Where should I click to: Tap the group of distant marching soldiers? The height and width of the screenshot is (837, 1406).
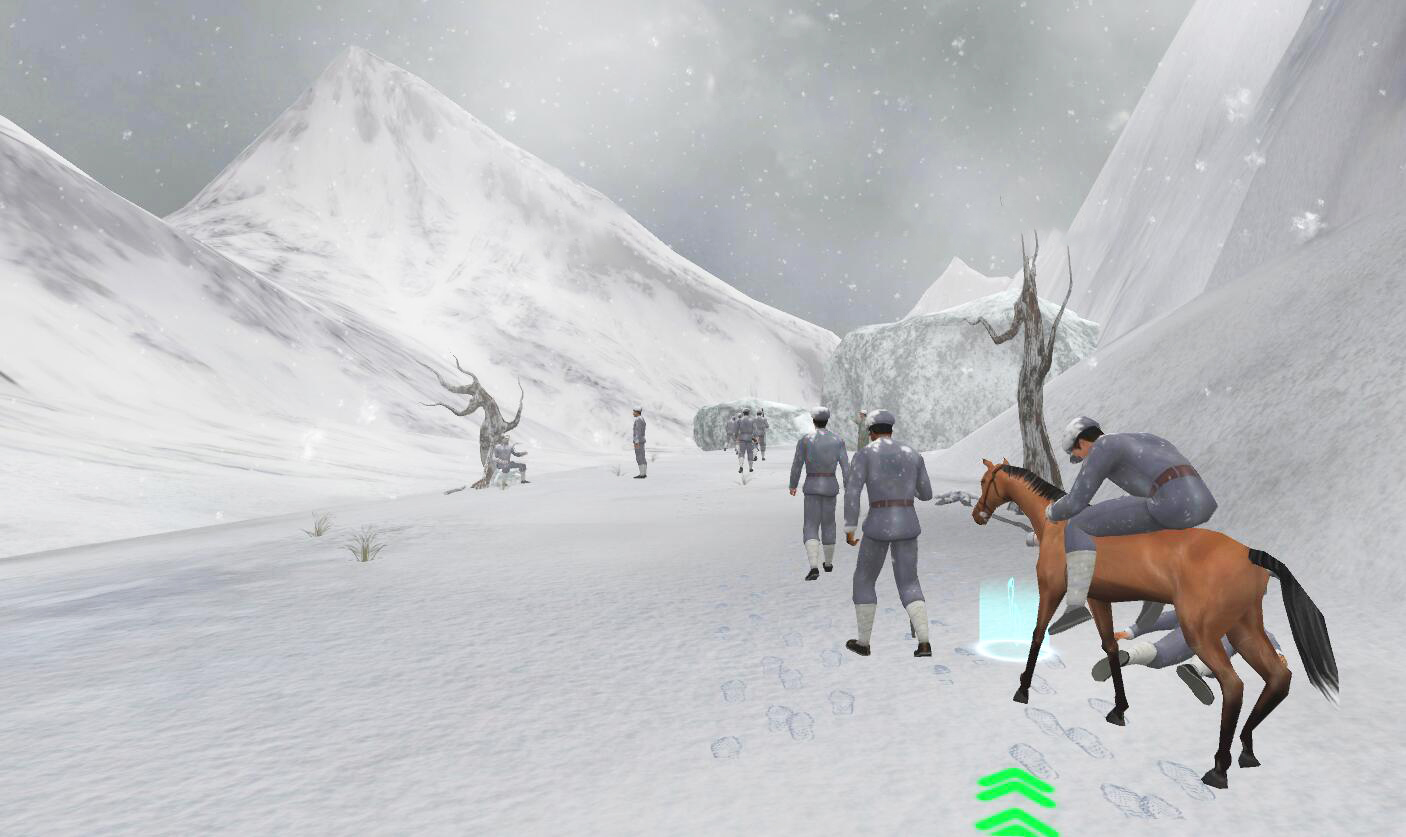745,435
